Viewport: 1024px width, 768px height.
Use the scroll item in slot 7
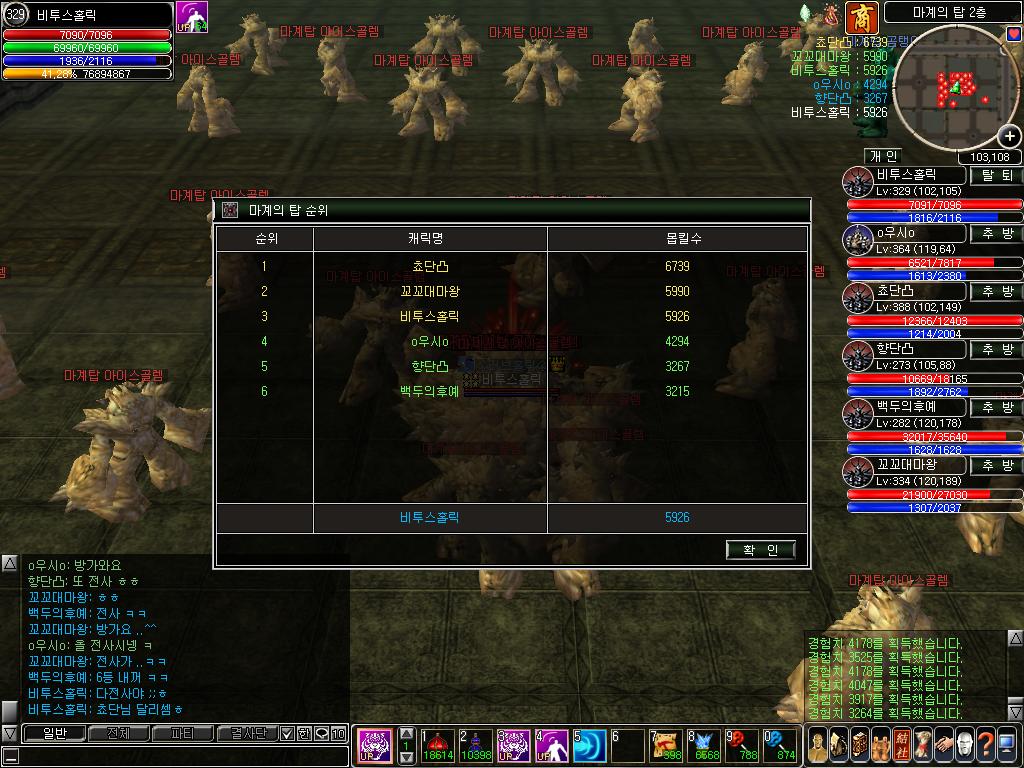point(666,746)
